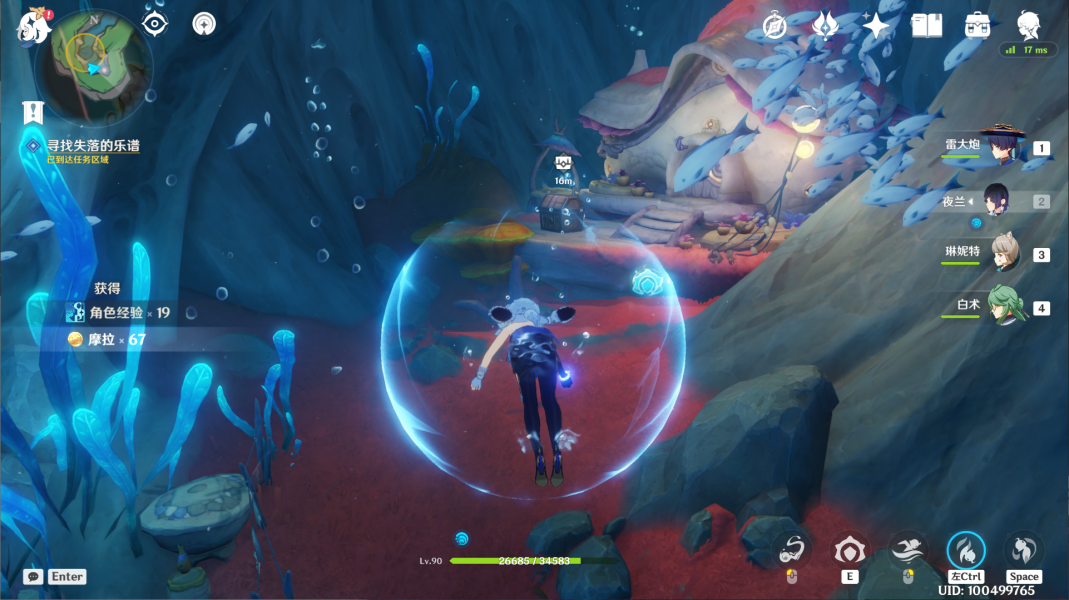1069x600 pixels.
Task: Activate the highlighted blue-ringed dive ability
Action: pyautogui.click(x=966, y=550)
